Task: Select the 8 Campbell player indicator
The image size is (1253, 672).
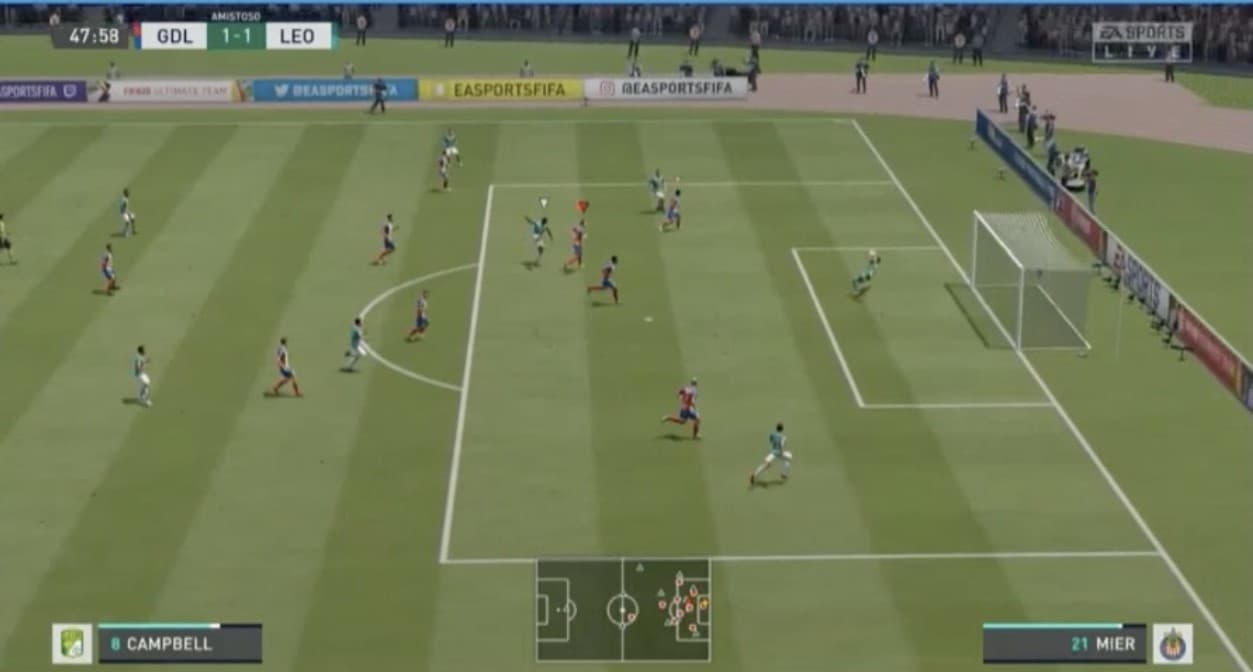Action: 180,644
